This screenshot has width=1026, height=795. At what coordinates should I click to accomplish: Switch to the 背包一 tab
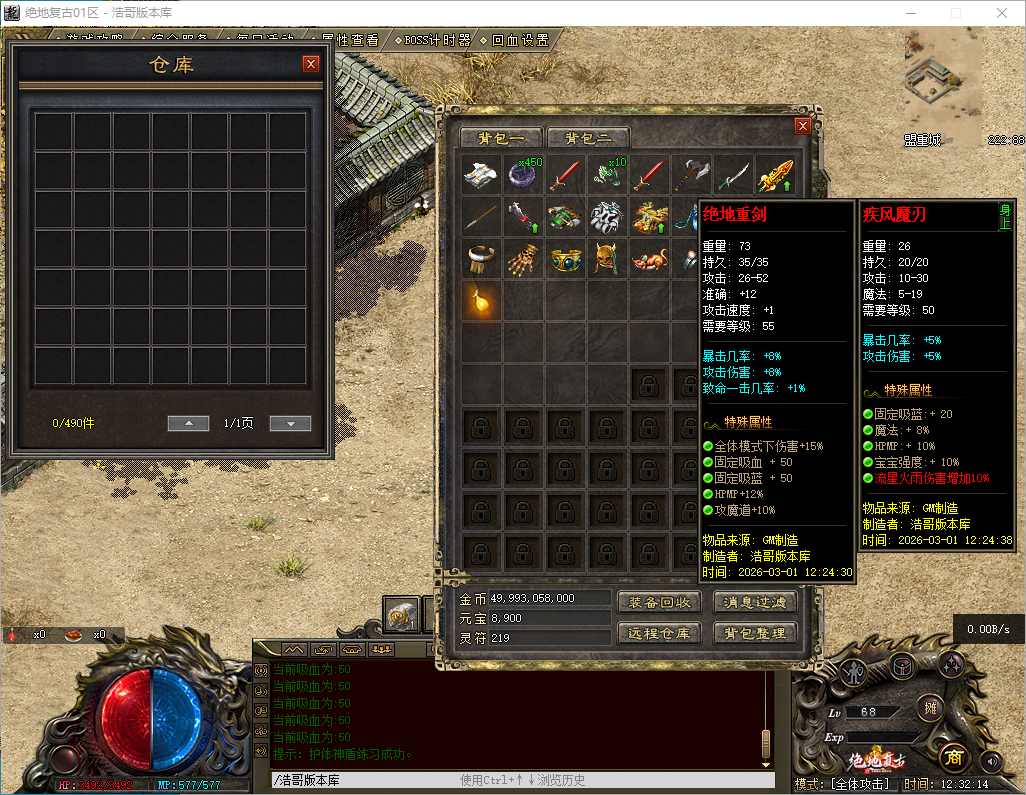click(500, 138)
